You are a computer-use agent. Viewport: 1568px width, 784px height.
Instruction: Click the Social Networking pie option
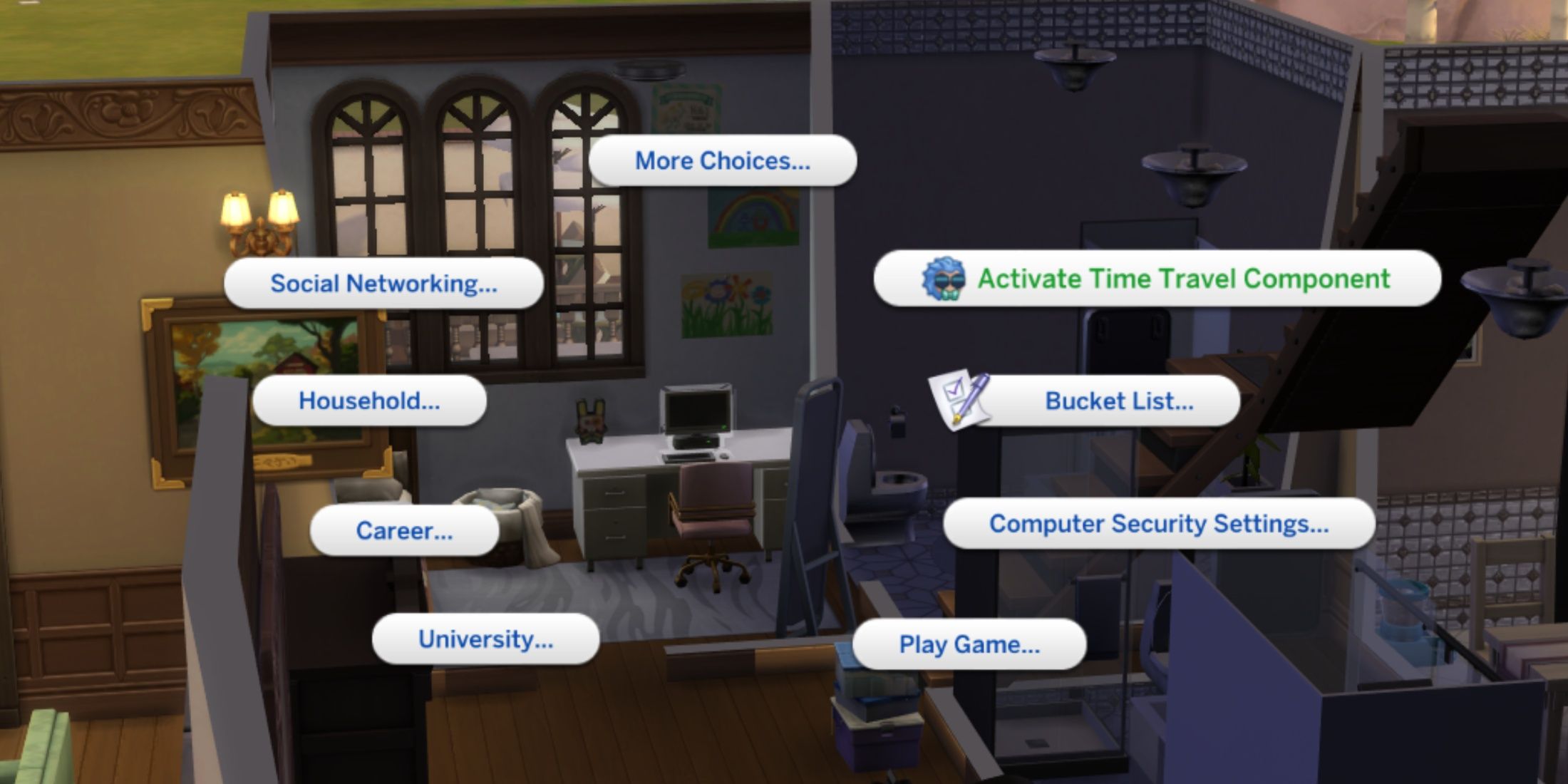(385, 283)
